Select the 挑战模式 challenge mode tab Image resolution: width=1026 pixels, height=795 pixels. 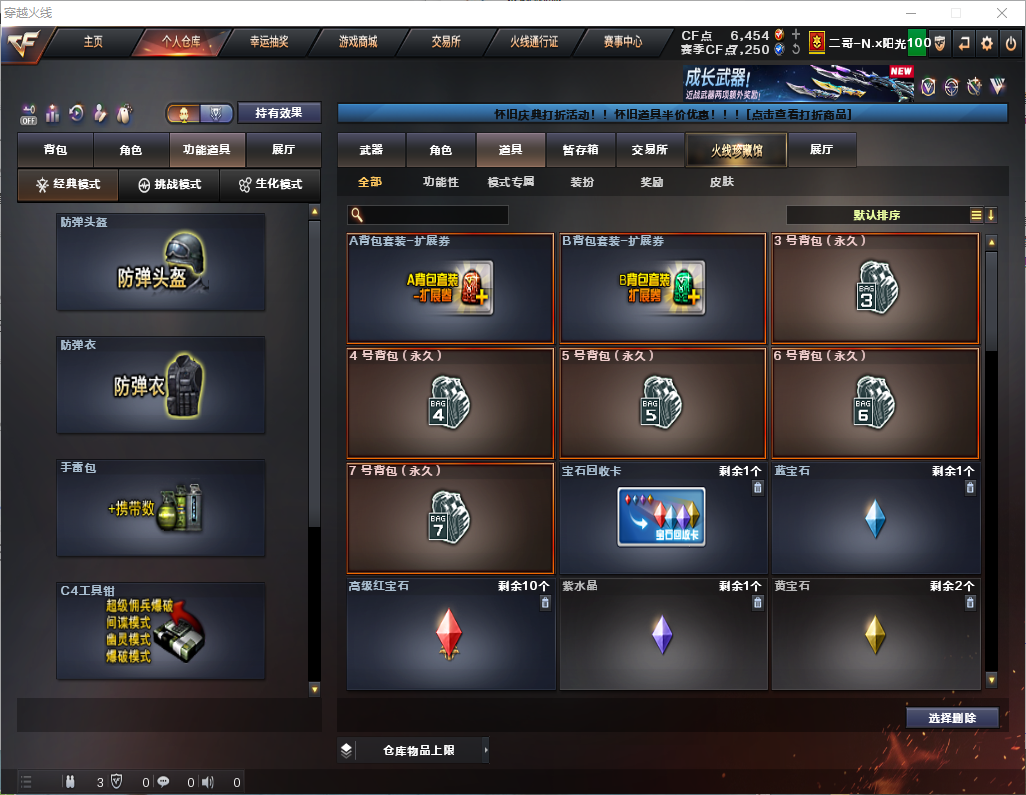[x=169, y=185]
